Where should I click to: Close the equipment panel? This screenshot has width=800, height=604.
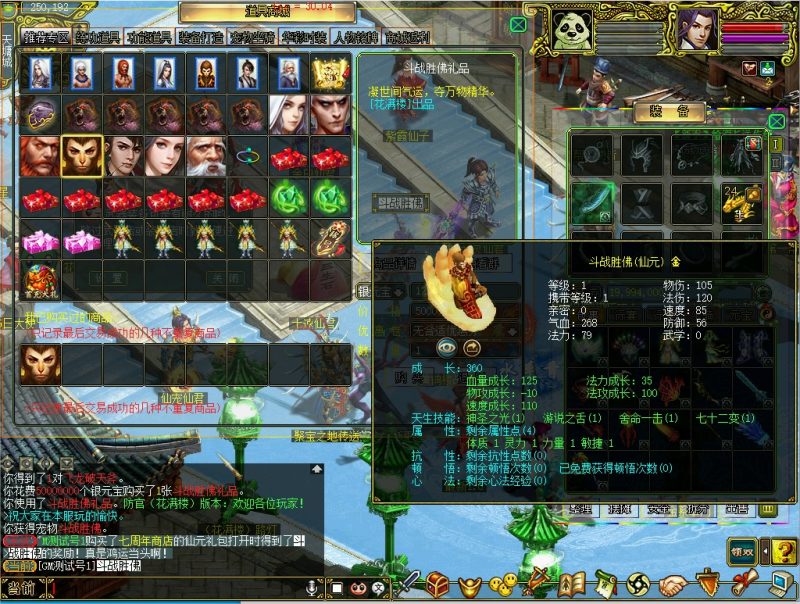[776, 121]
